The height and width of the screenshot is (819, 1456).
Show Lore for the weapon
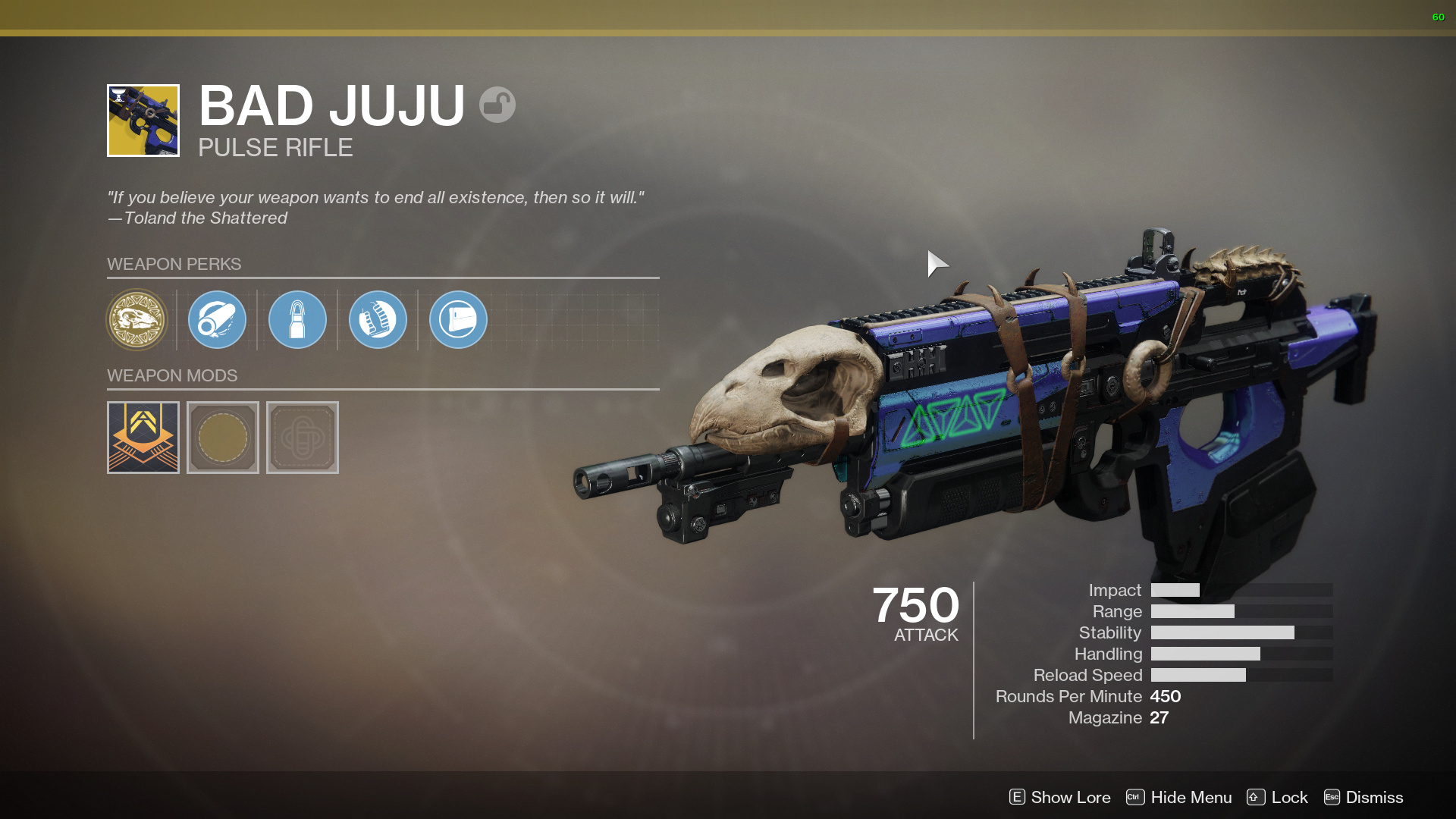(1060, 797)
